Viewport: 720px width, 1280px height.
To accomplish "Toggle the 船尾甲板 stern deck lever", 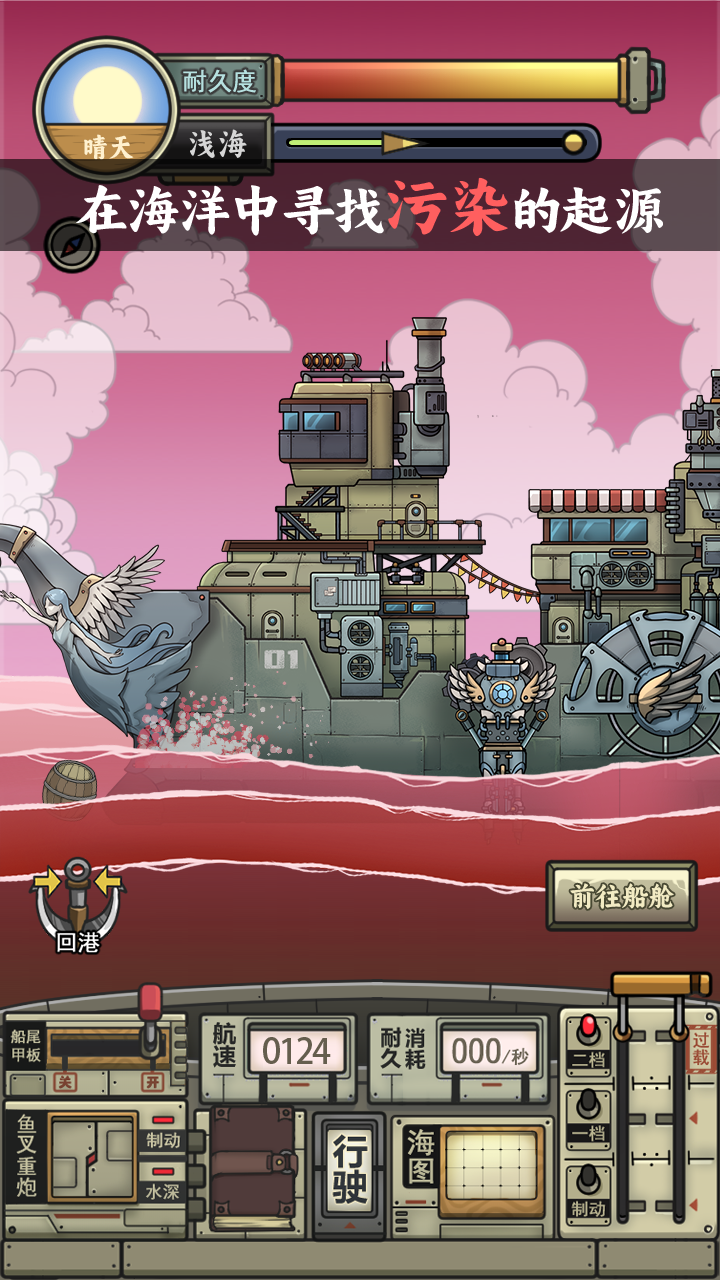I will click(x=150, y=1020).
